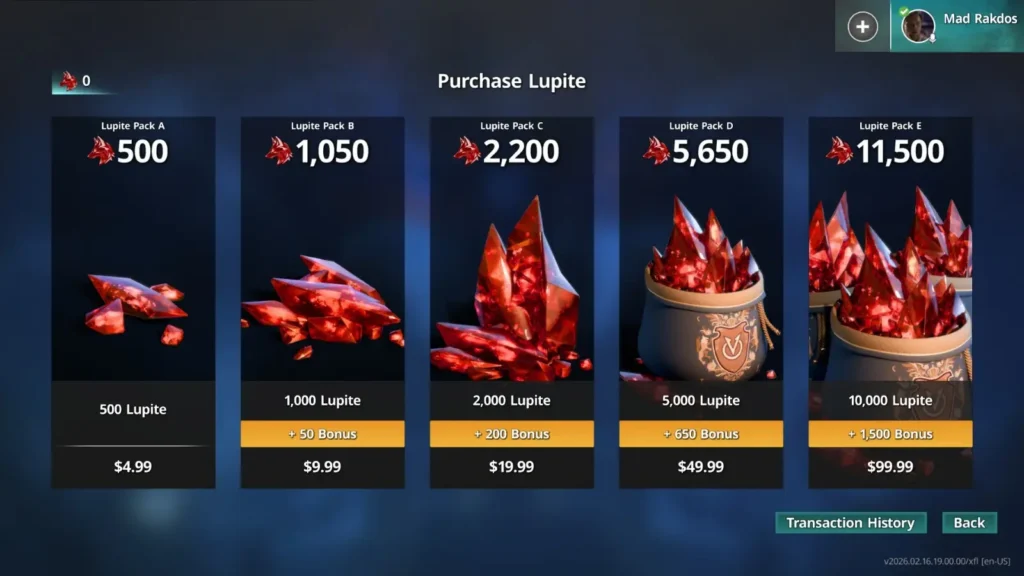Image resolution: width=1024 pixels, height=576 pixels.
Task: Pick the 11,500 Lupite Pack E
Action: tap(890, 301)
